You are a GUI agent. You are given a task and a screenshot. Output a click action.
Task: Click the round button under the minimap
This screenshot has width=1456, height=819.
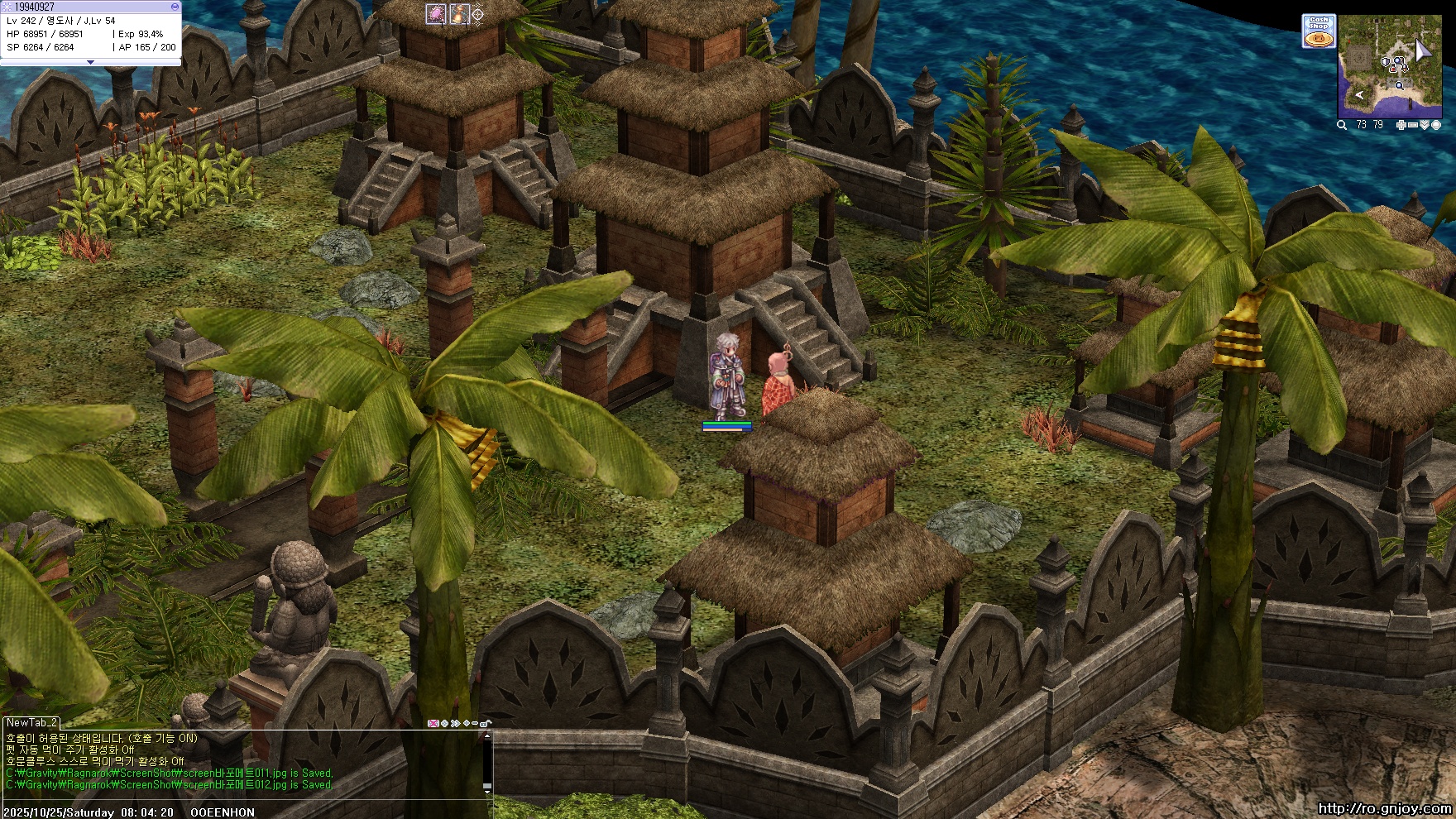(x=1436, y=125)
